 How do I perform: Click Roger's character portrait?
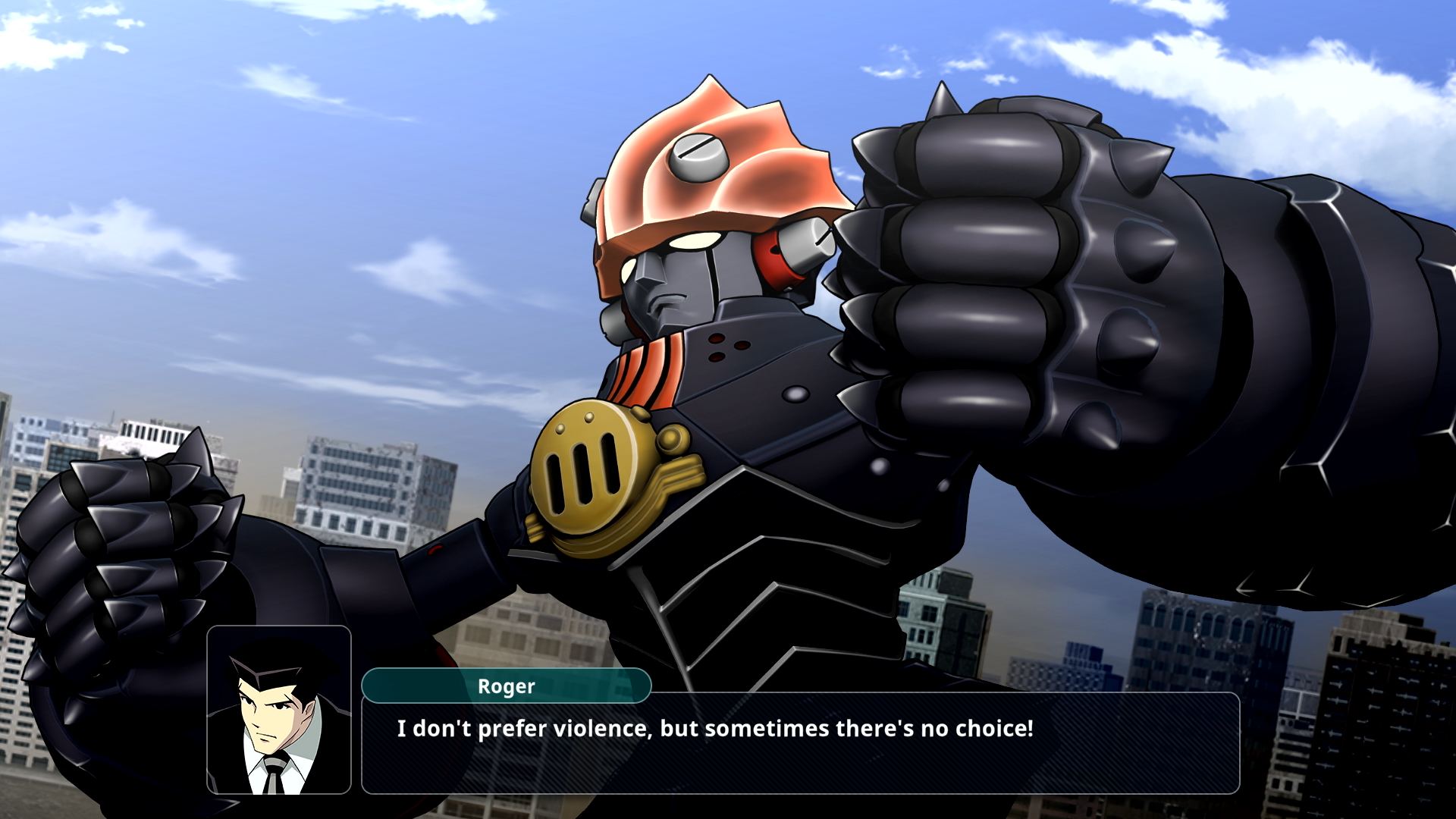(x=279, y=710)
